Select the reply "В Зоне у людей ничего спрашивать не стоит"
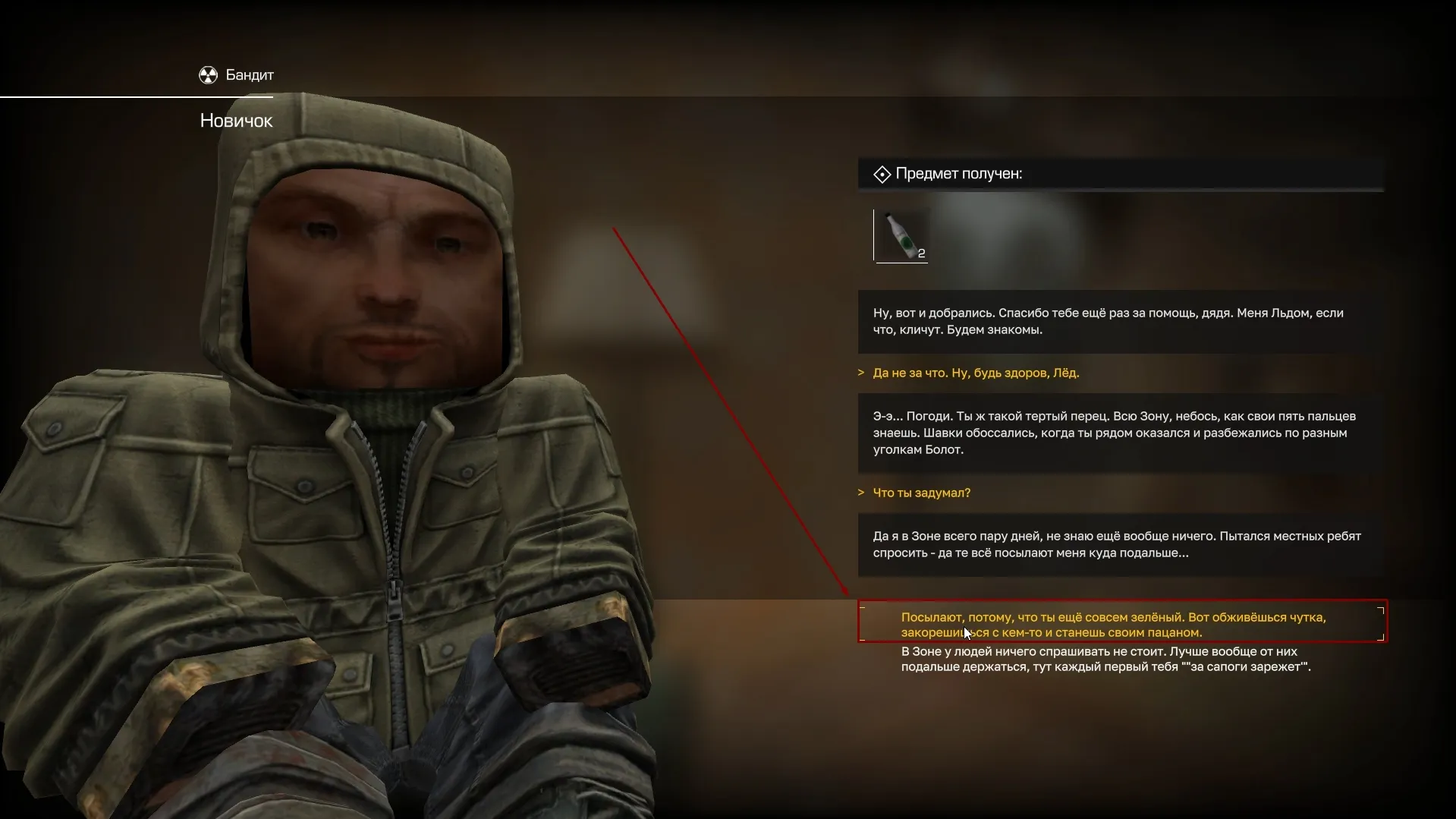Image resolution: width=1456 pixels, height=819 pixels. tap(1105, 659)
